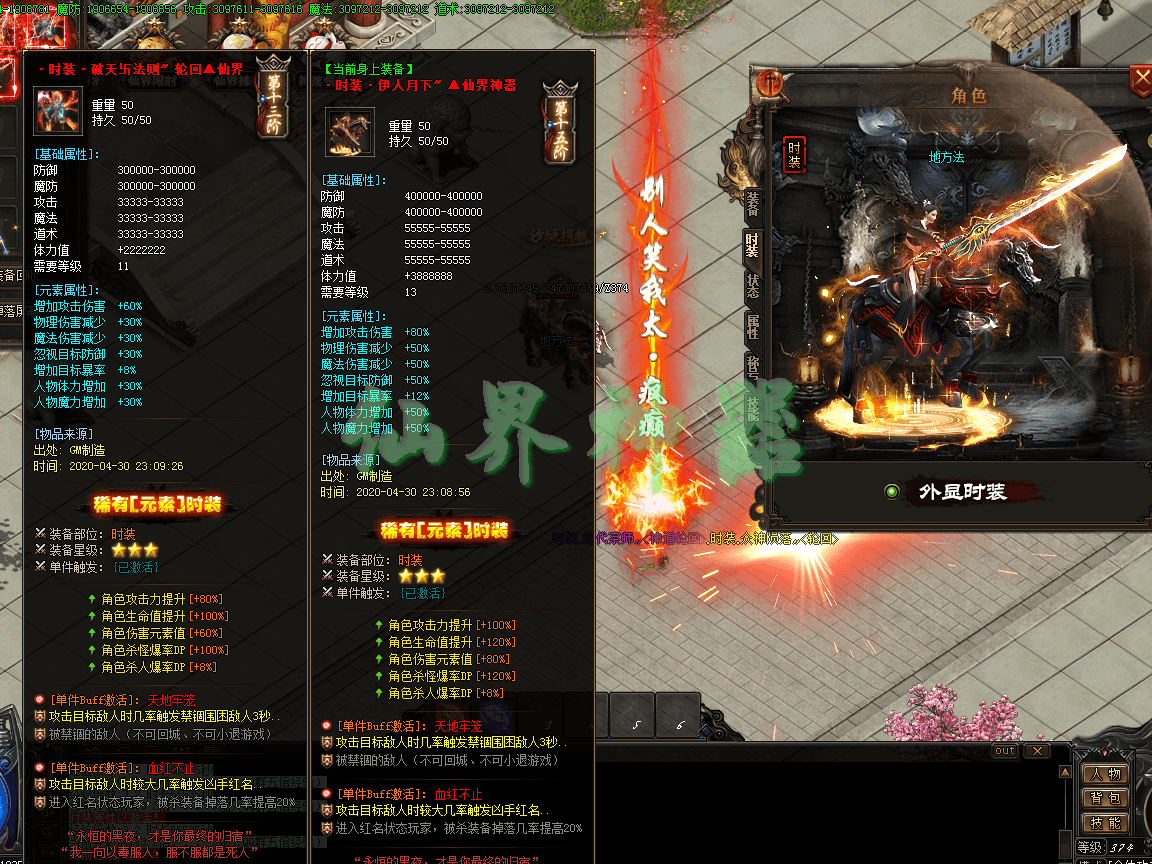This screenshot has width=1152, height=864.
Task: Close the chat window with X
Action: tap(1037, 750)
